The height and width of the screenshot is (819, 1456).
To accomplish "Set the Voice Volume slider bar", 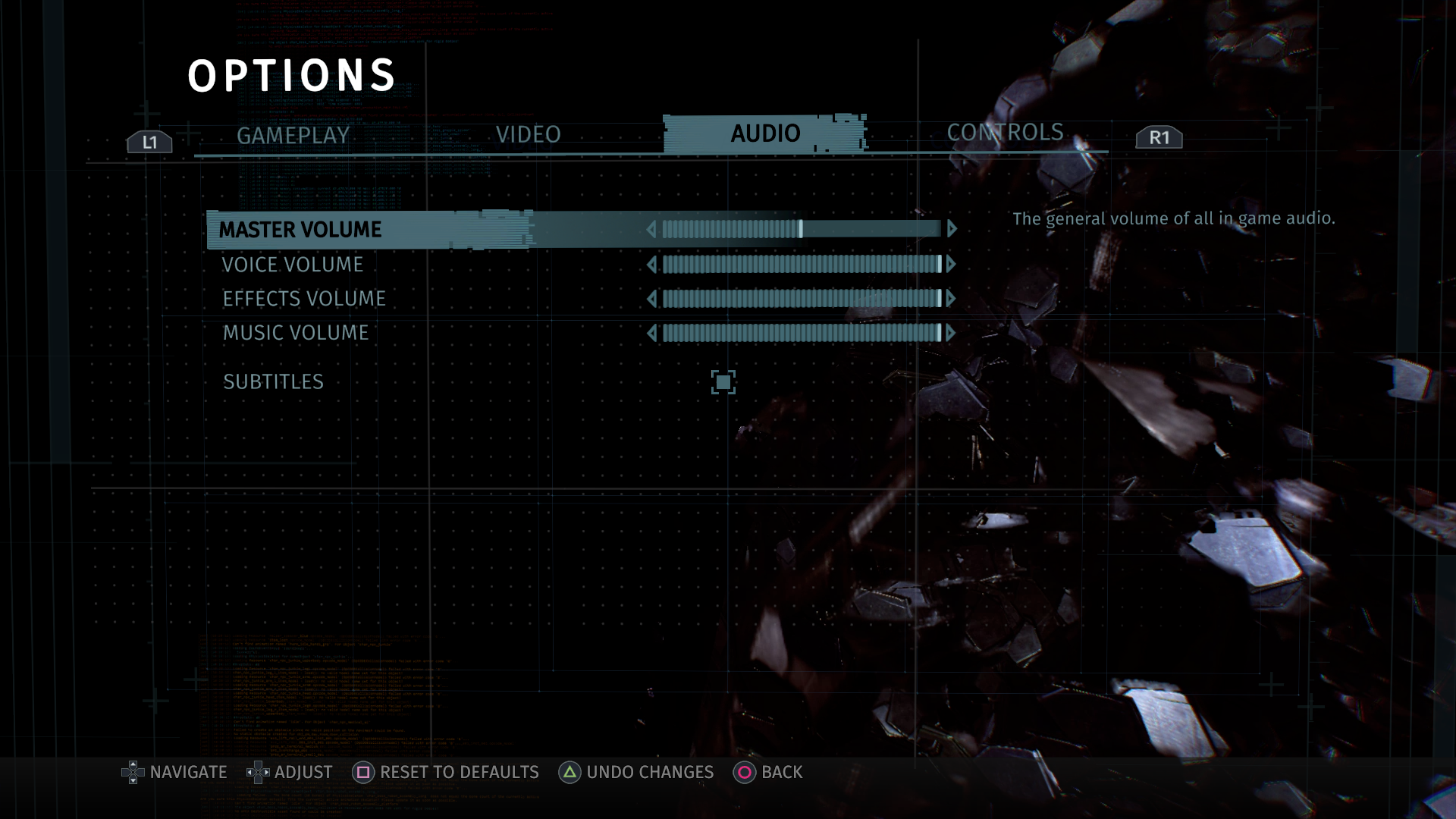I will pyautogui.click(x=801, y=264).
